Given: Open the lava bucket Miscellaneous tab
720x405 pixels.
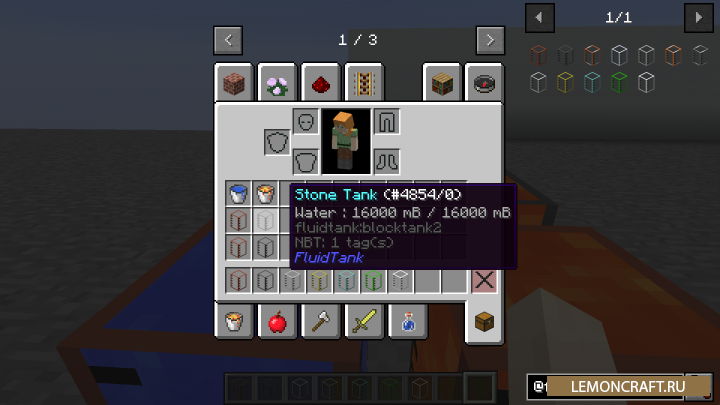Looking at the screenshot, I should [x=233, y=321].
